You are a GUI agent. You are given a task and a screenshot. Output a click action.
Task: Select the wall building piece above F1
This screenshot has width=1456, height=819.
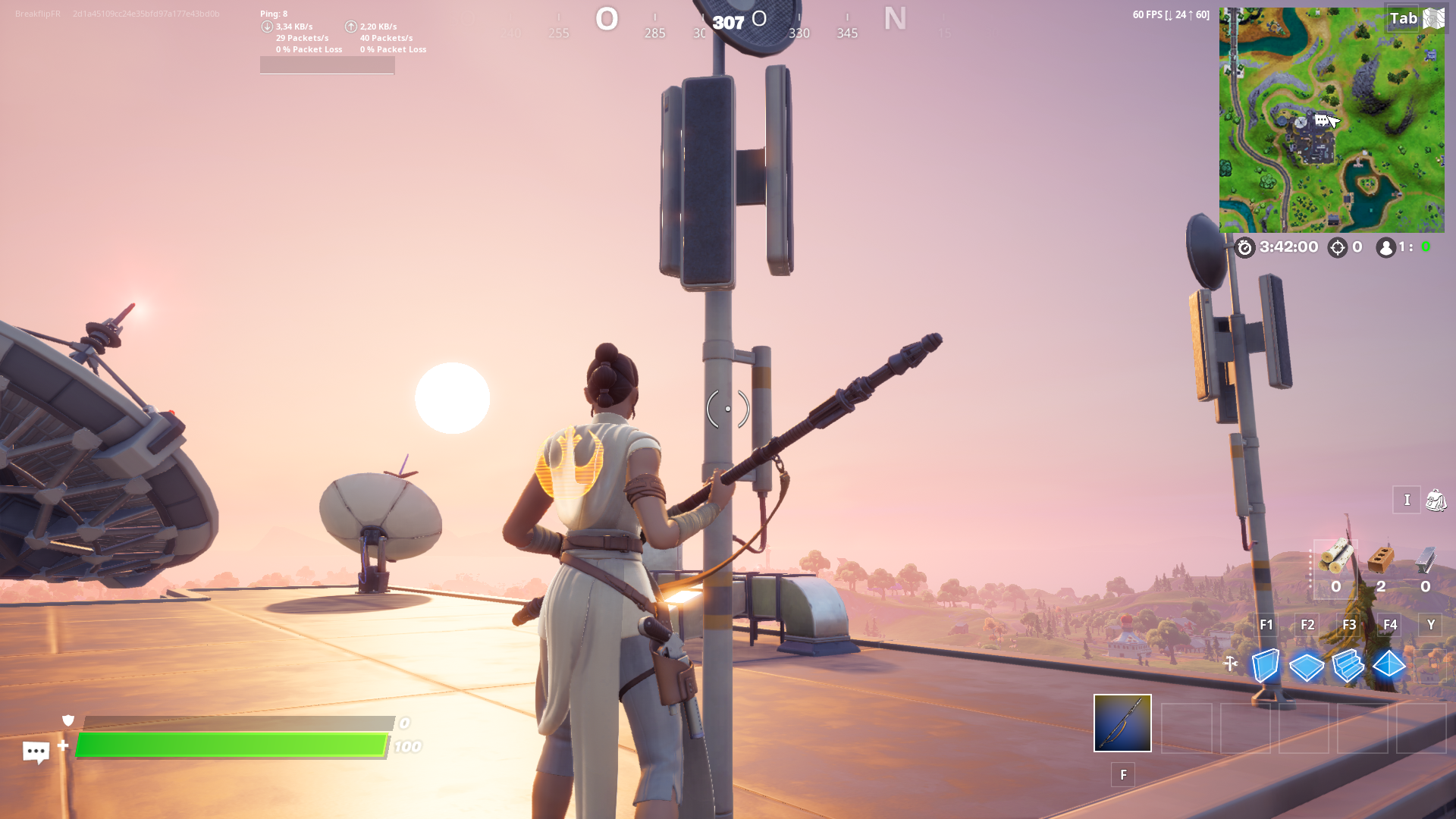(x=1266, y=667)
